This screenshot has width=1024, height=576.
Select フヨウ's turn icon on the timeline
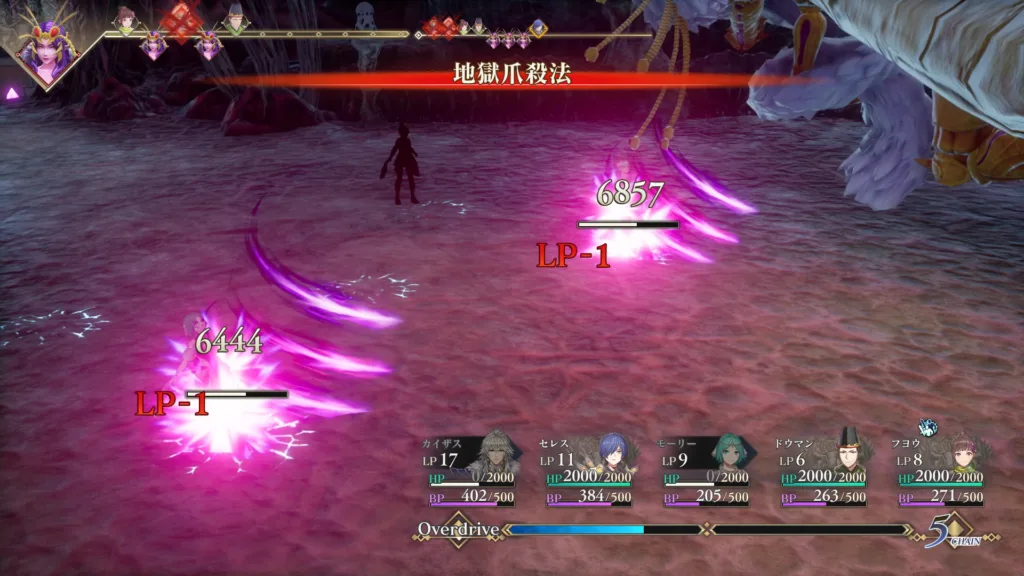[126, 19]
